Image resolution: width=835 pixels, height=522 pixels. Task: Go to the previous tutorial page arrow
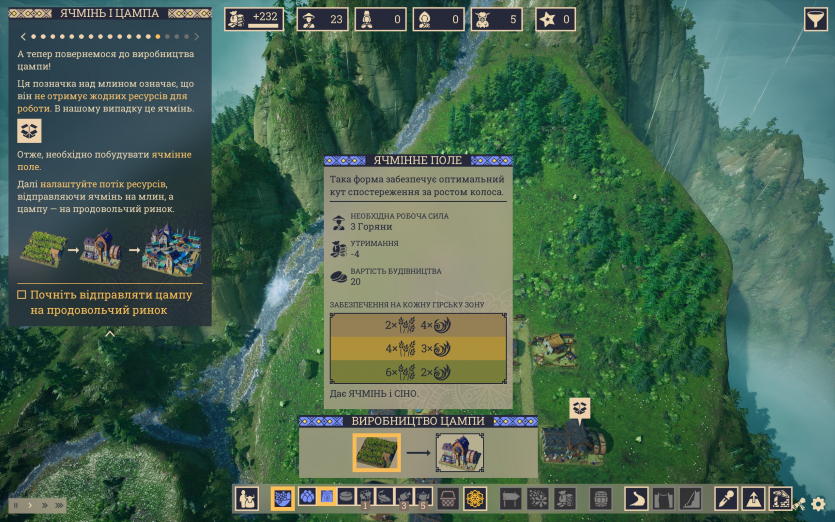[x=24, y=37]
